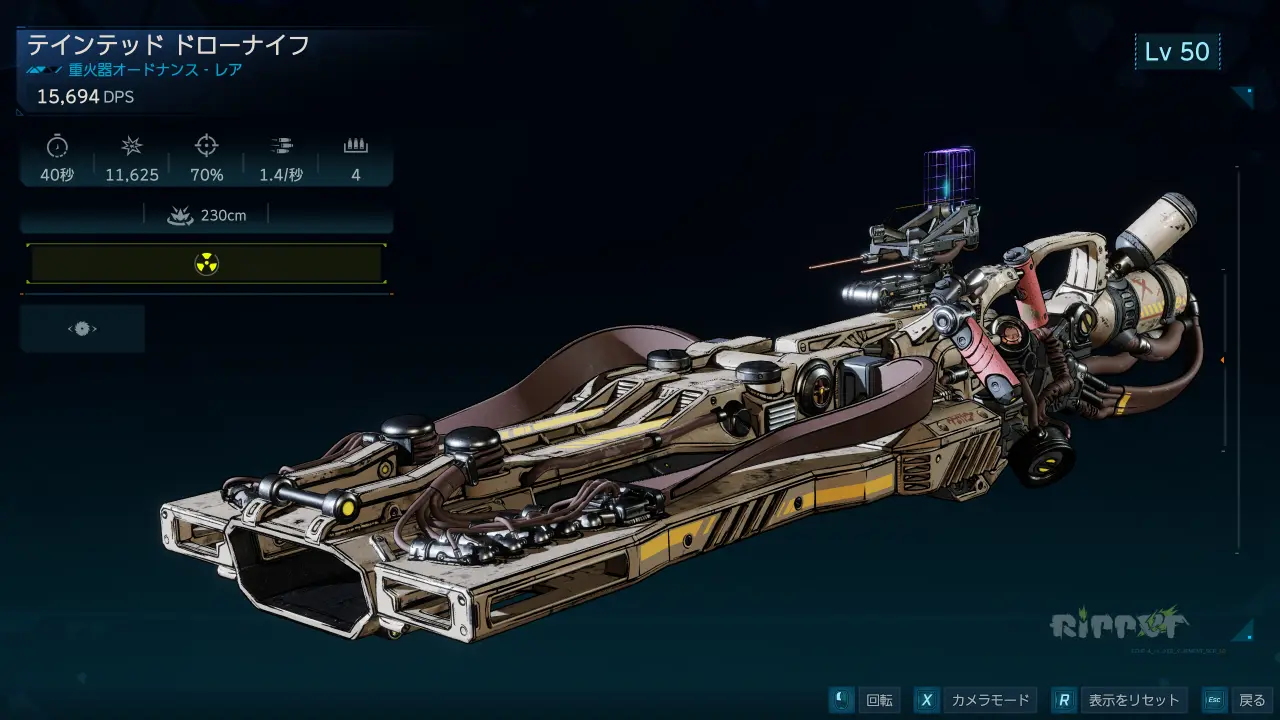Click the weapon part icon box
The height and width of the screenshot is (720, 1280).
click(82, 329)
